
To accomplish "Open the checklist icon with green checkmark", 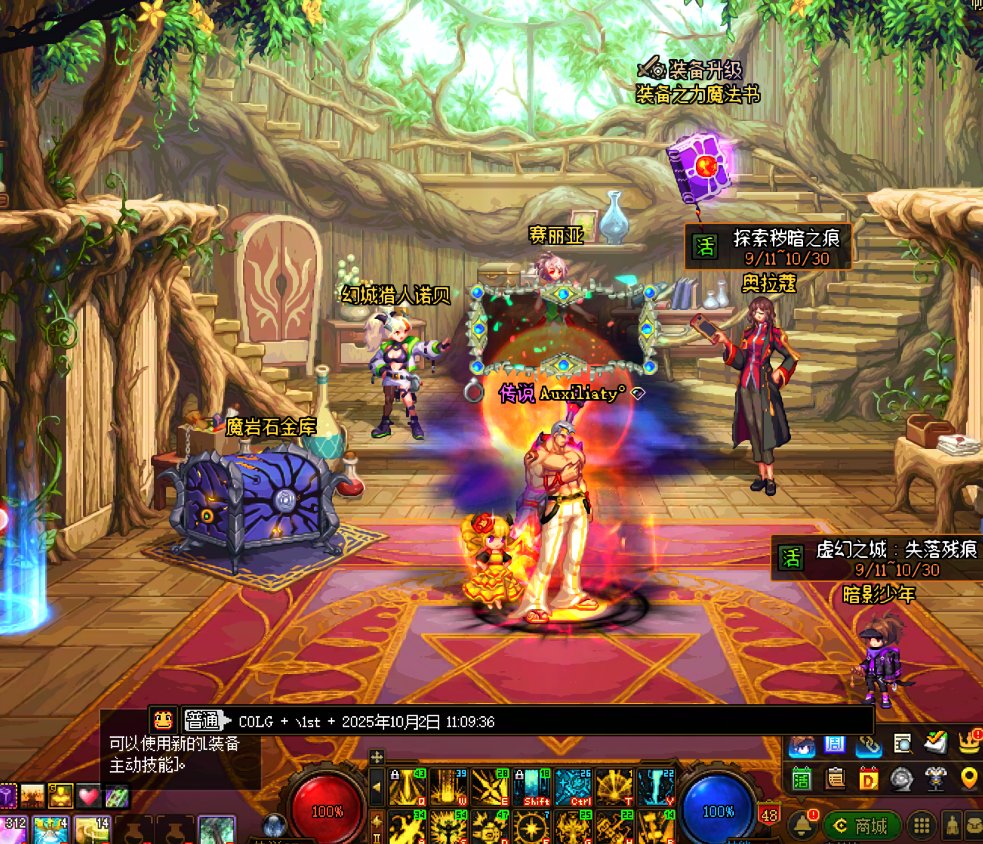I will tap(935, 743).
